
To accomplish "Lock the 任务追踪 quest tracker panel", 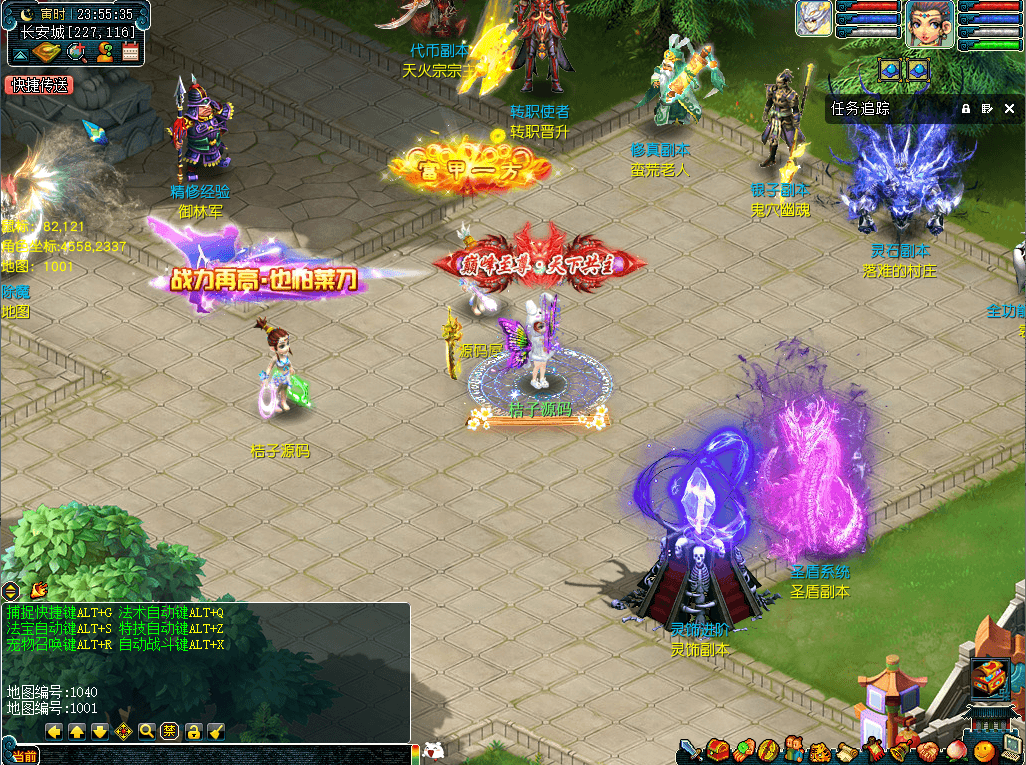I will (966, 108).
